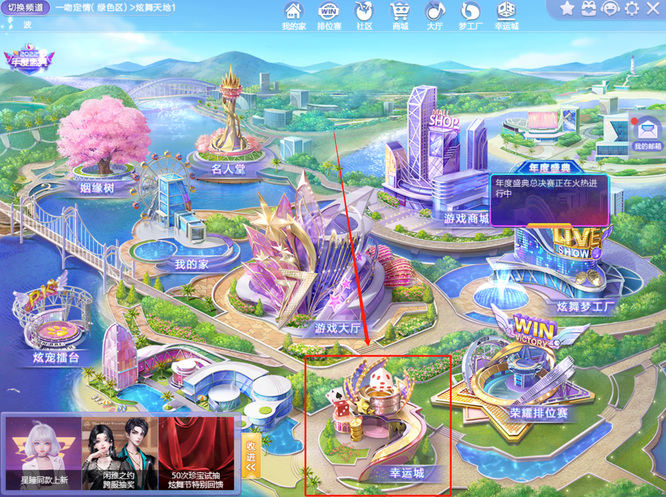Open settings with the gear icon

[x=632, y=9]
